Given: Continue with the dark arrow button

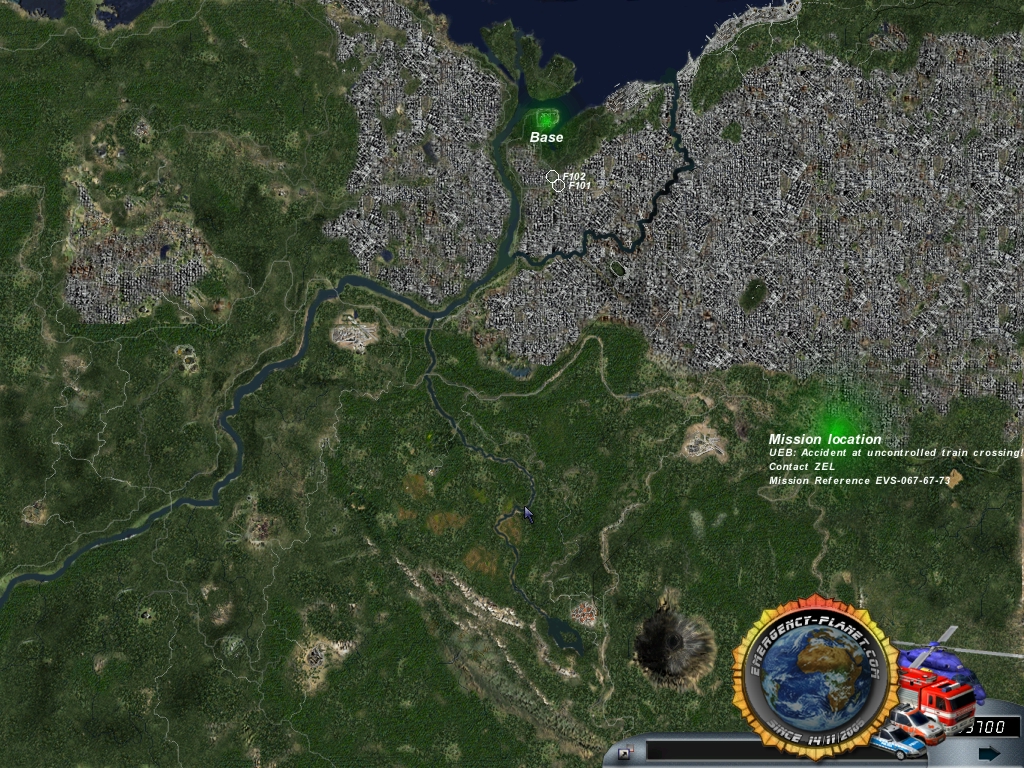Looking at the screenshot, I should click(x=989, y=752).
